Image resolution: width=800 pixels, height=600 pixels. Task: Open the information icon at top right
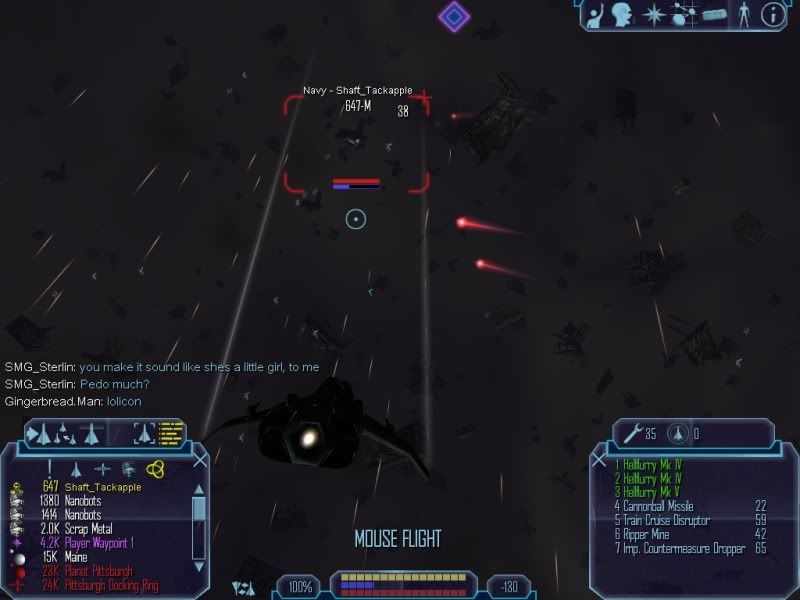click(771, 14)
